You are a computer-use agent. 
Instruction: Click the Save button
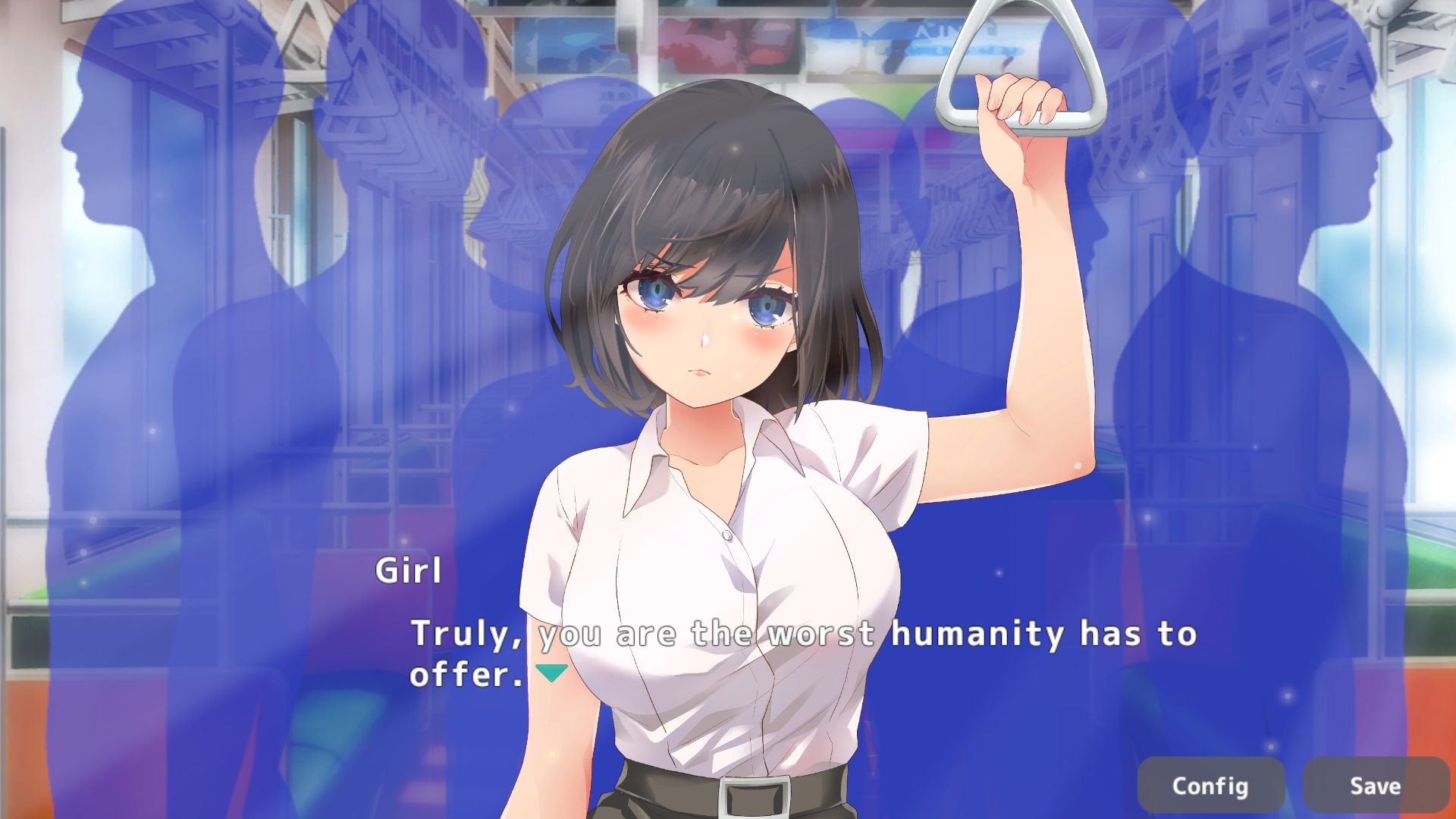click(1374, 786)
